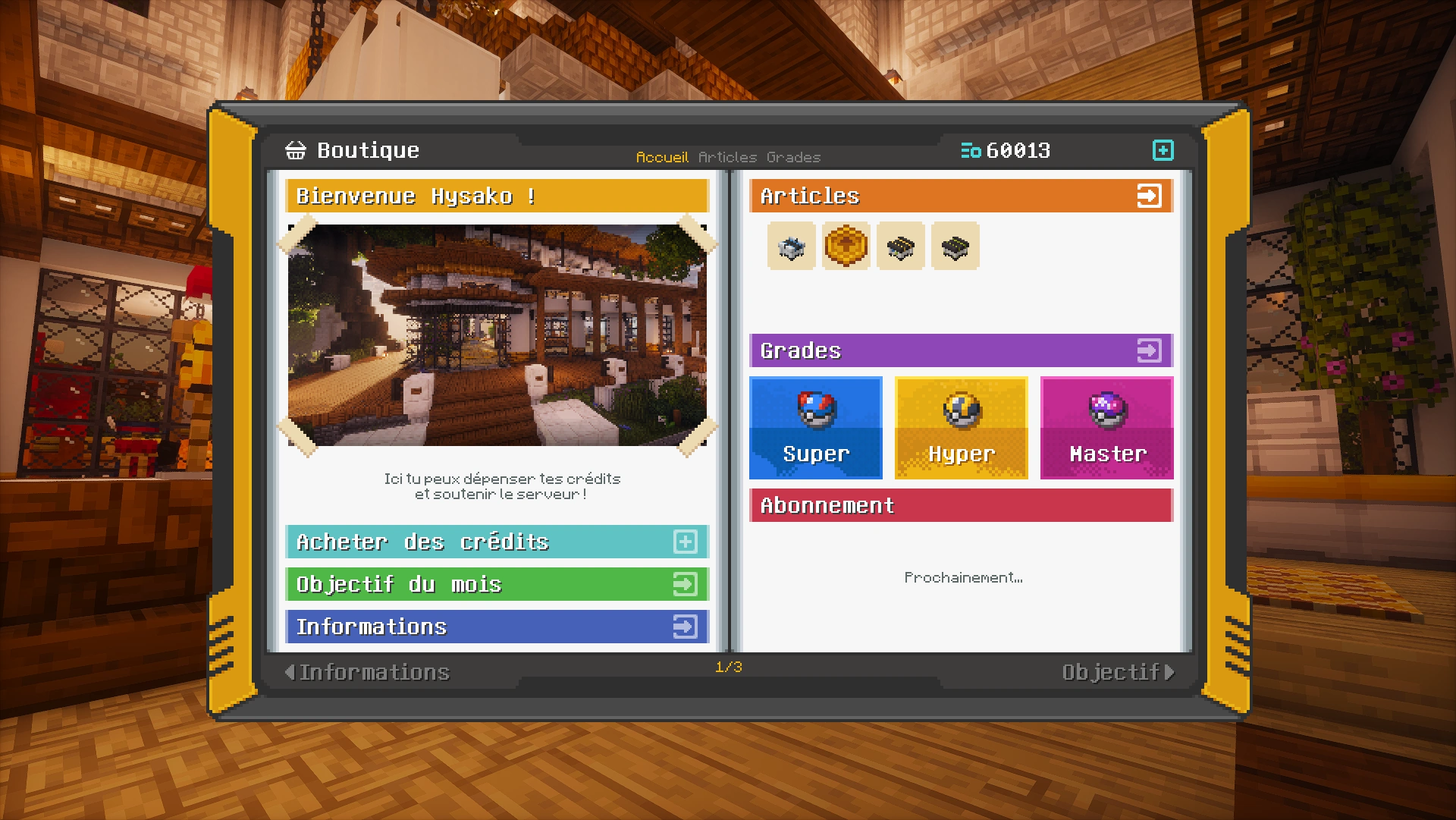The image size is (1456, 820).
Task: Go back to the Informations page
Action: tap(372, 671)
